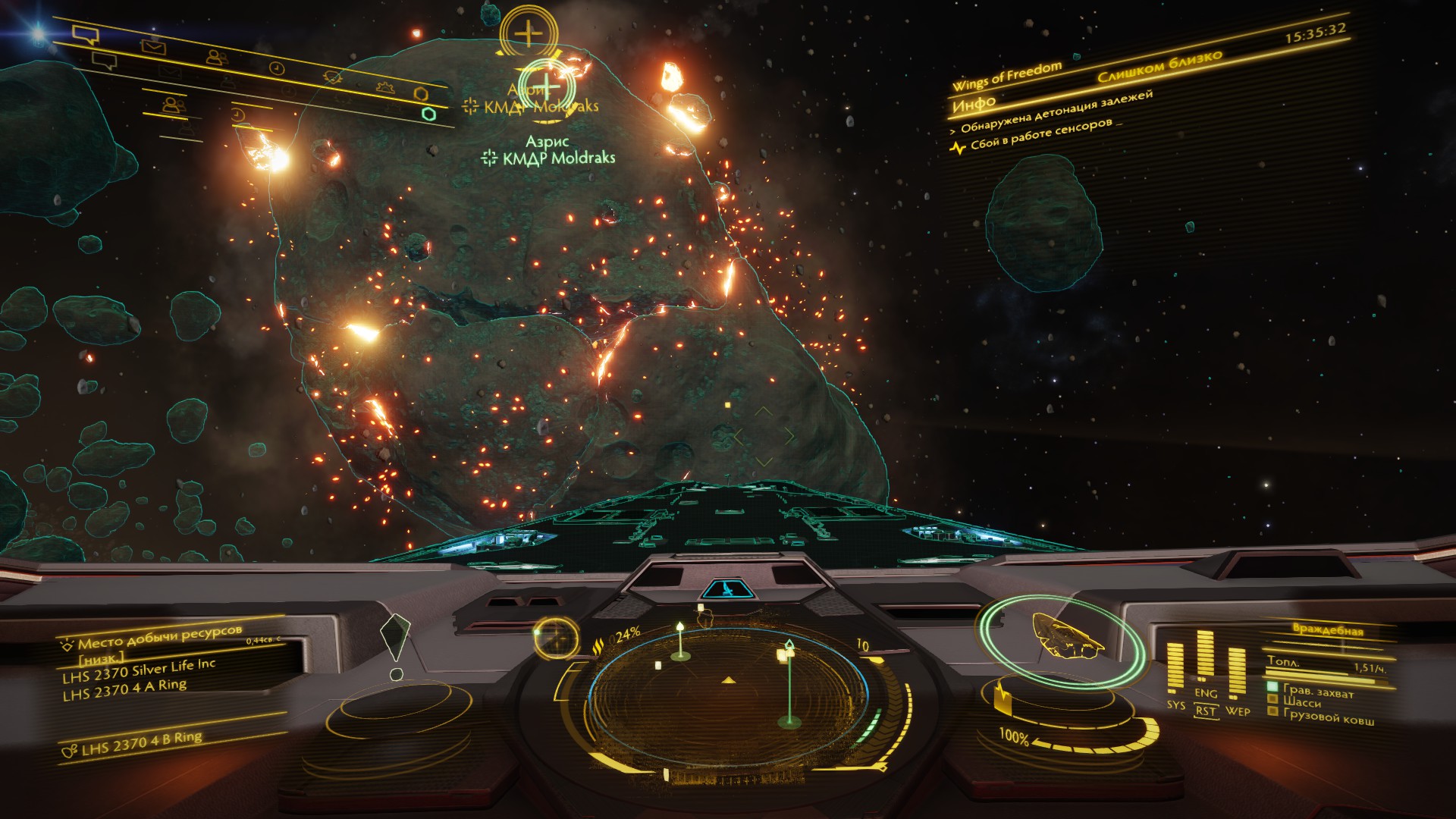
Task: Click the WEP power distributor column
Action: tap(1236, 675)
